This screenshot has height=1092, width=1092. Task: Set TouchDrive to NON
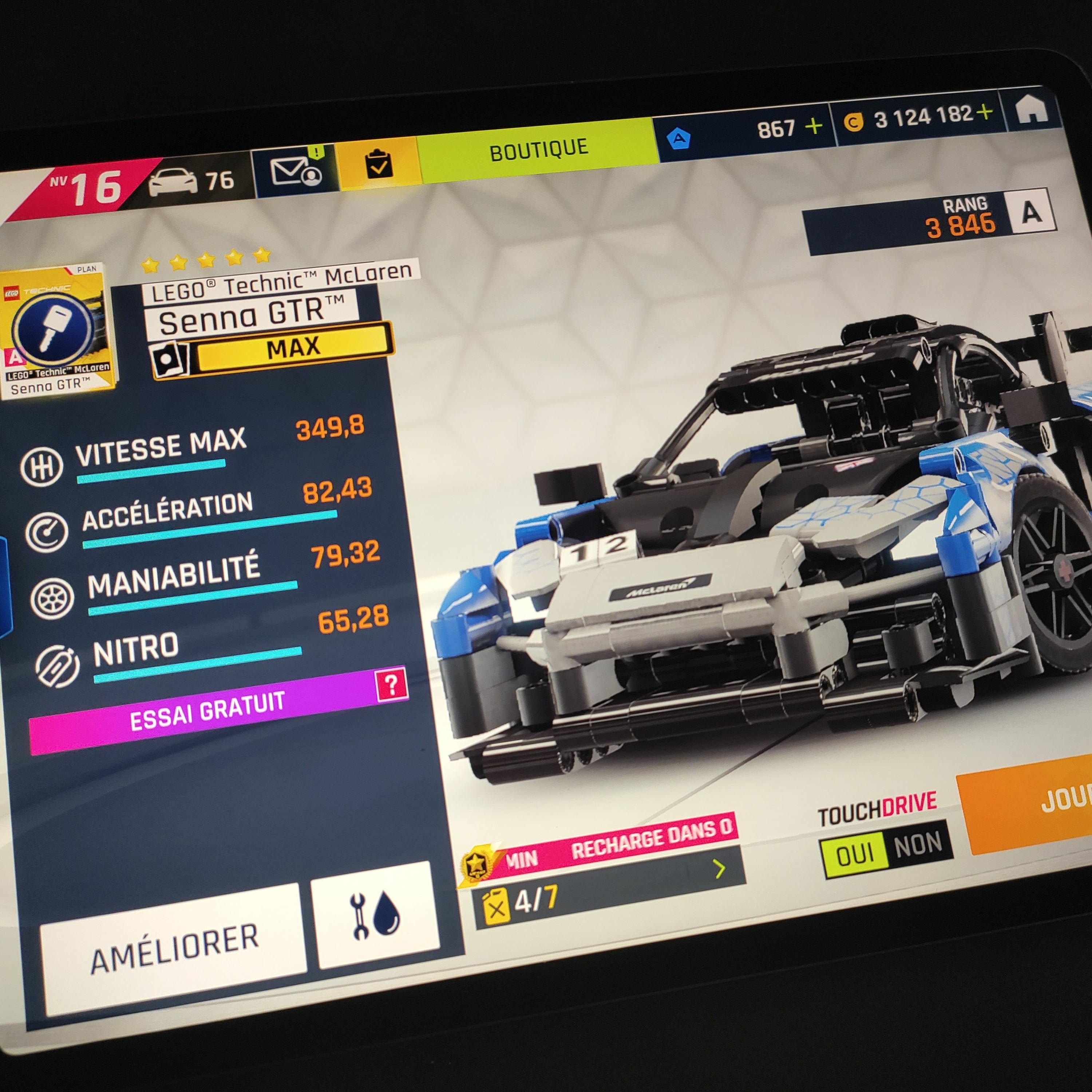(x=918, y=844)
